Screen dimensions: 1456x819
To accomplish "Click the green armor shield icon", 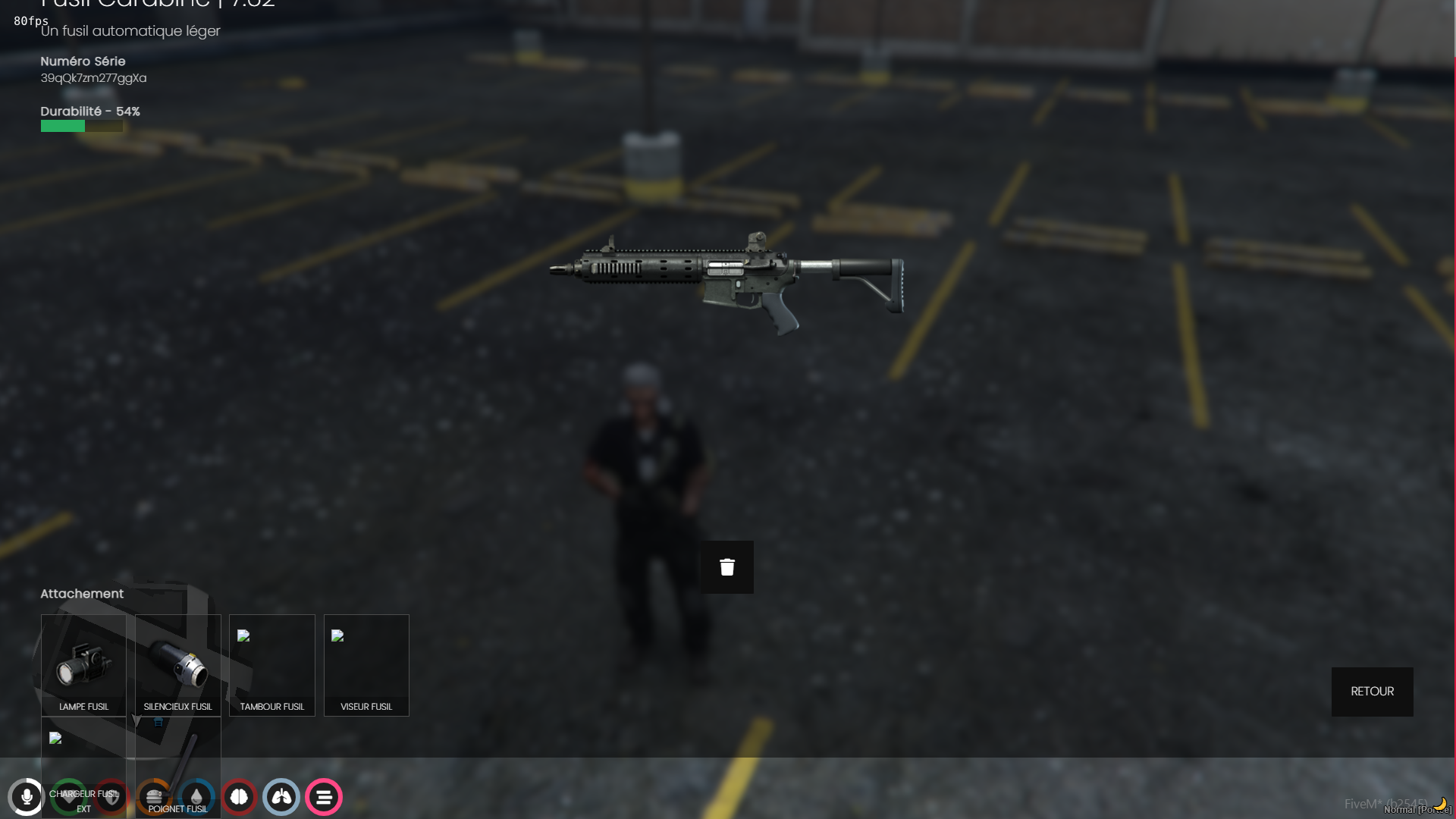I will (x=70, y=797).
